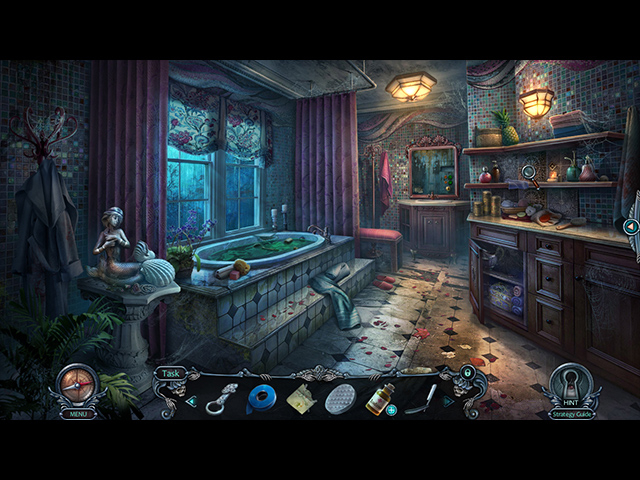Pick the blue tape roll from inventory
Image resolution: width=640 pixels, height=480 pixels.
pyautogui.click(x=261, y=398)
